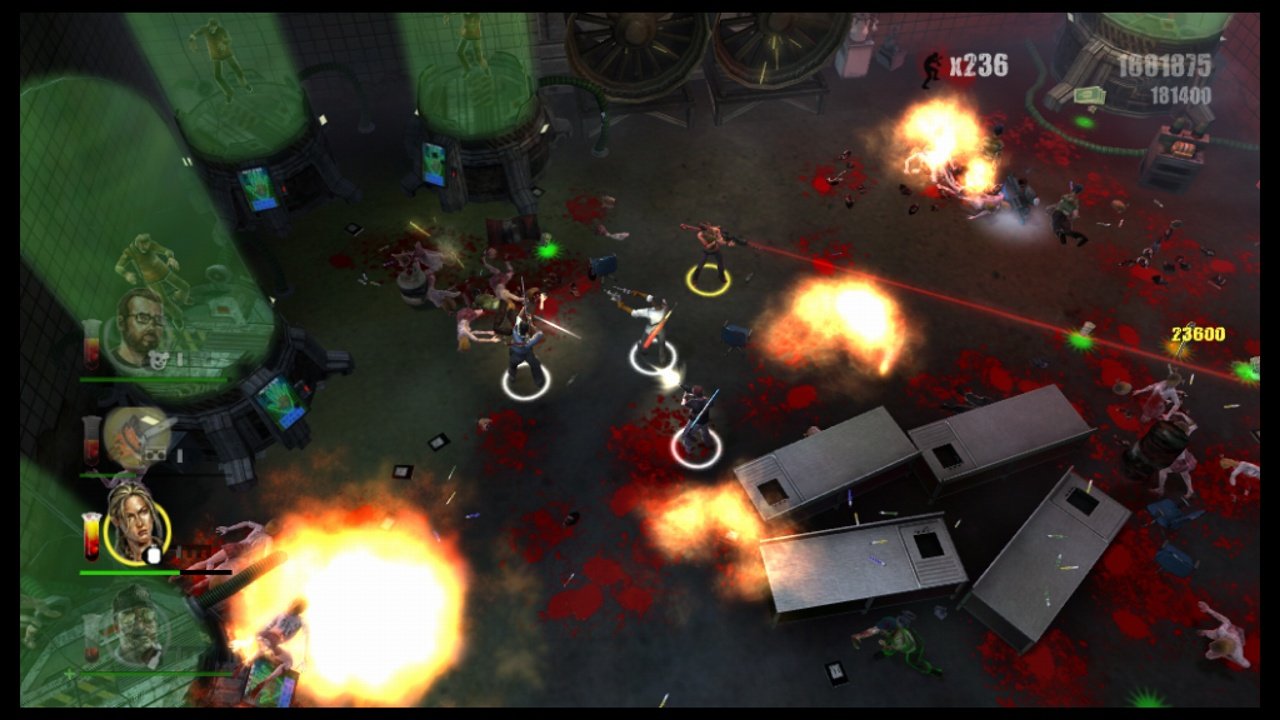Click the 1601875 score total
The height and width of the screenshot is (720, 1280).
(1164, 67)
